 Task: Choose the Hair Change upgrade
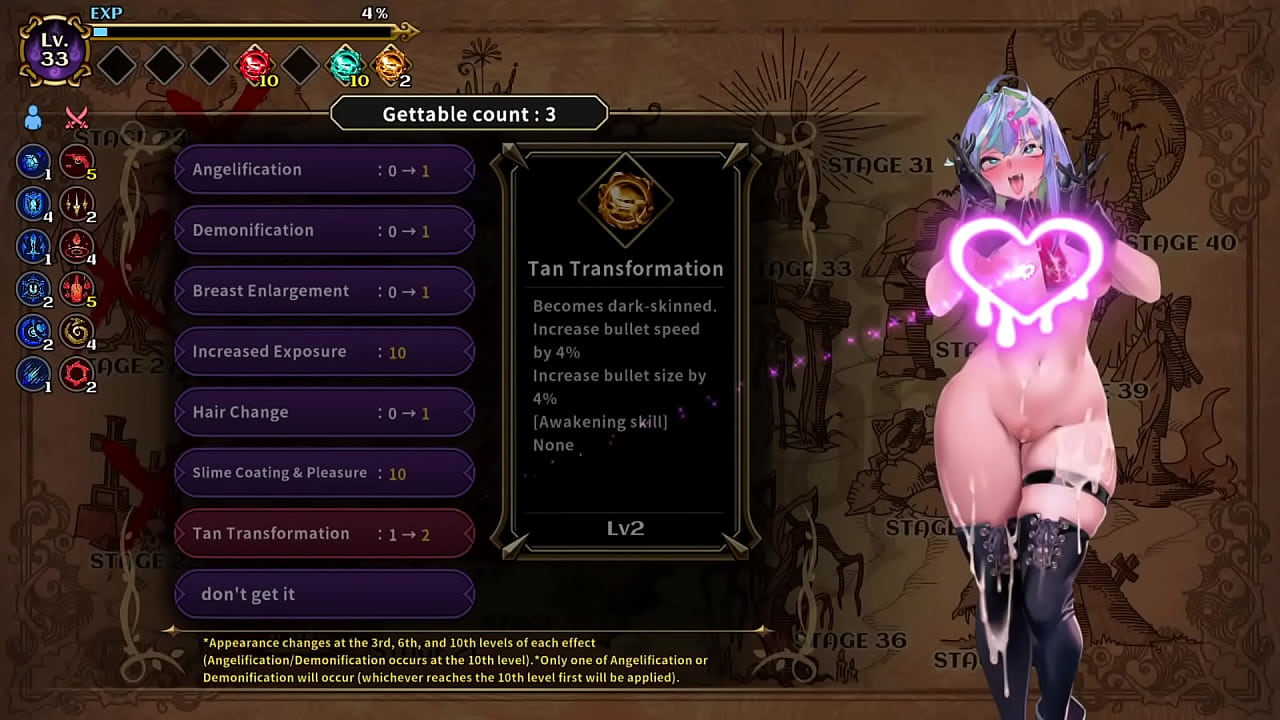point(324,413)
